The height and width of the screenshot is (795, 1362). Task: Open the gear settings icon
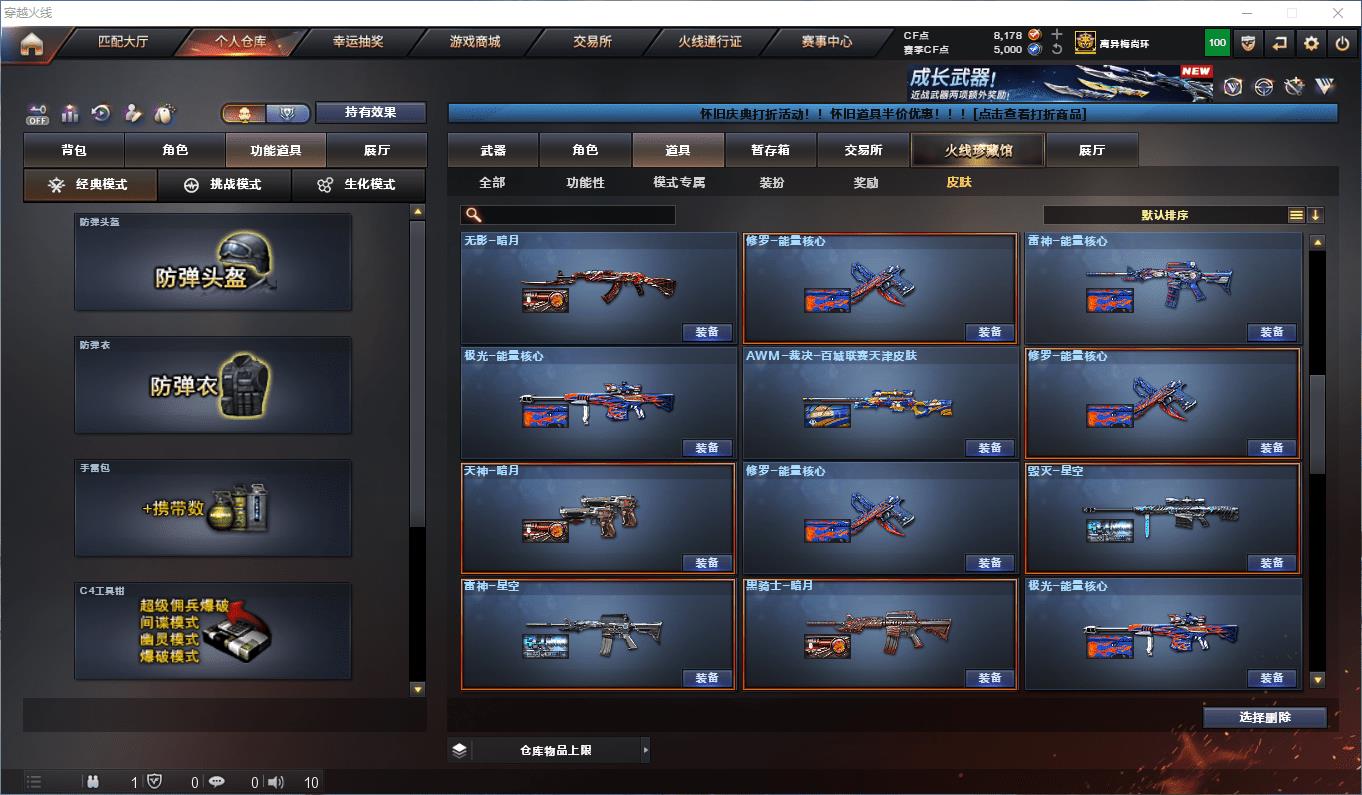point(1311,43)
